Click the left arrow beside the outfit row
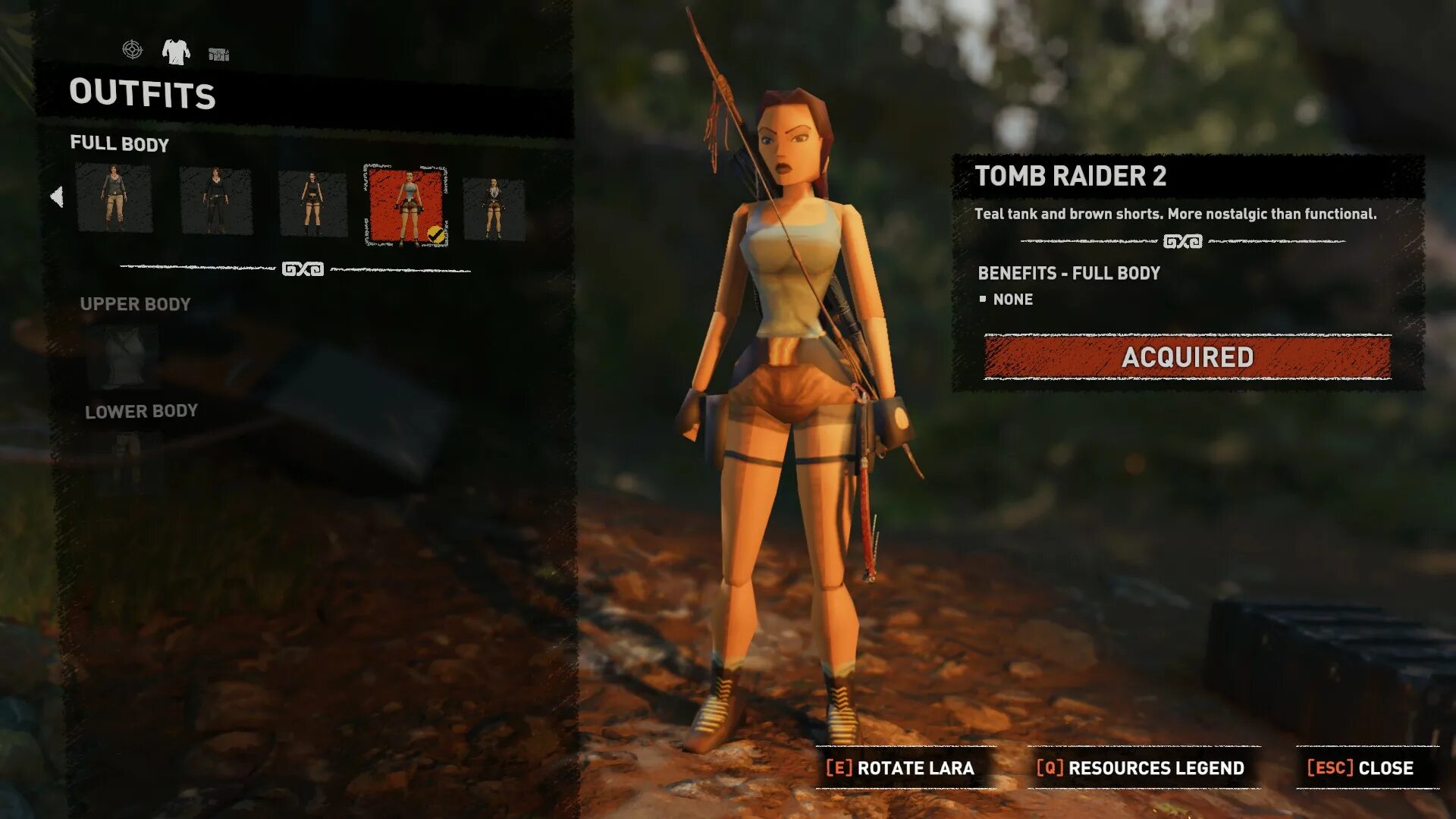The width and height of the screenshot is (1456, 819). pos(57,196)
